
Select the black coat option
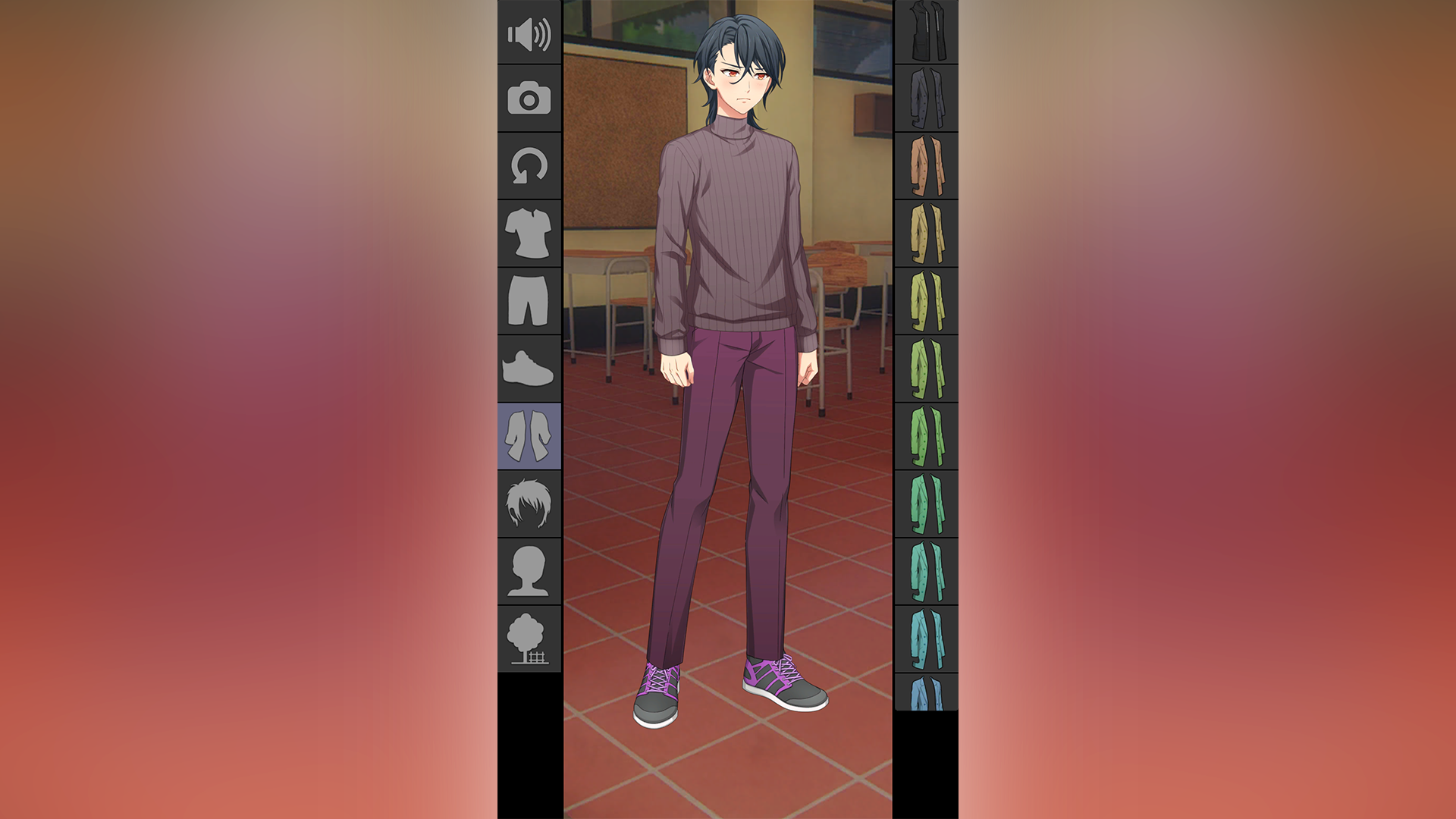point(926,30)
